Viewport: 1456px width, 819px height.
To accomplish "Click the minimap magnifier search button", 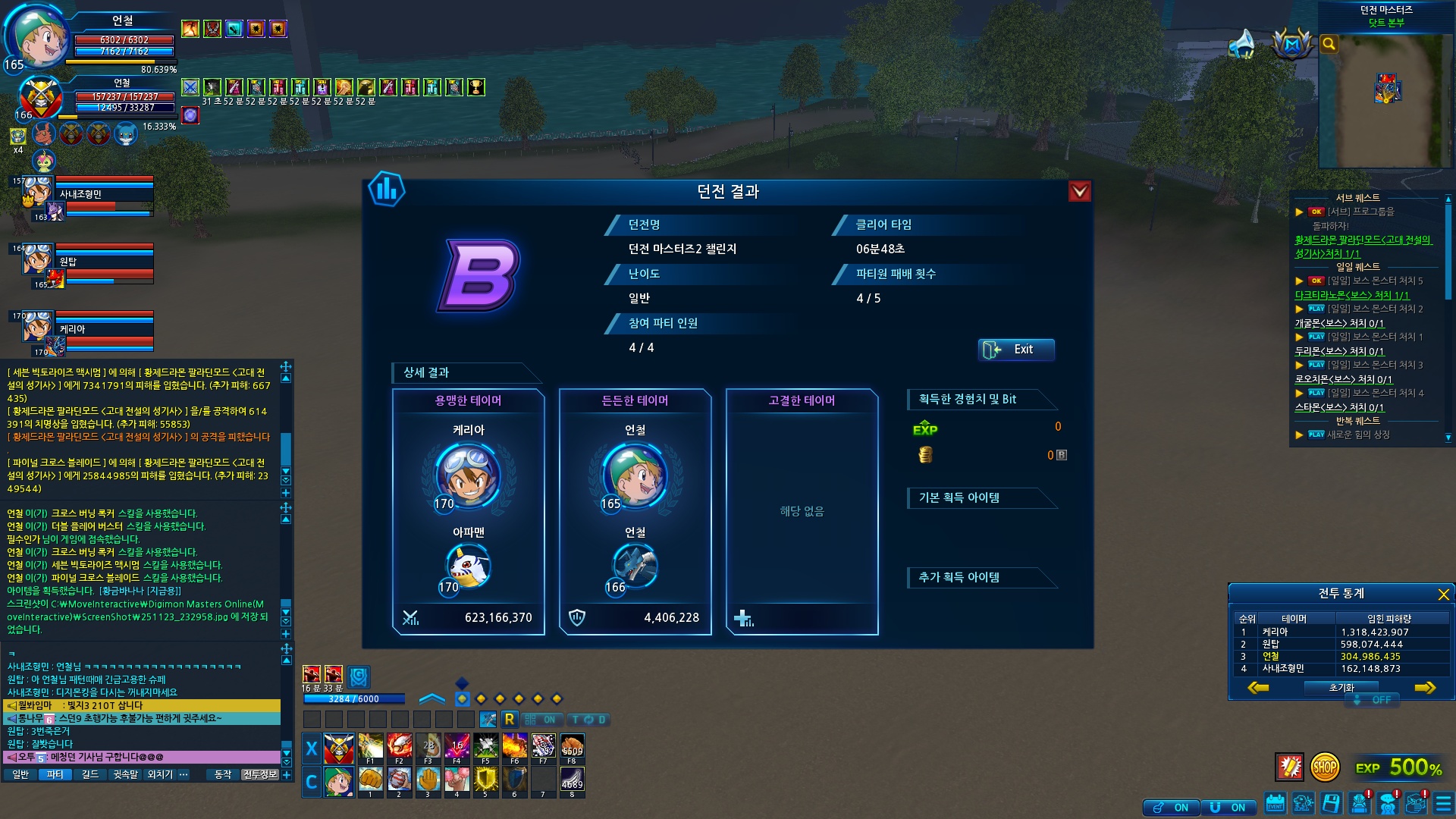I will [1329, 44].
